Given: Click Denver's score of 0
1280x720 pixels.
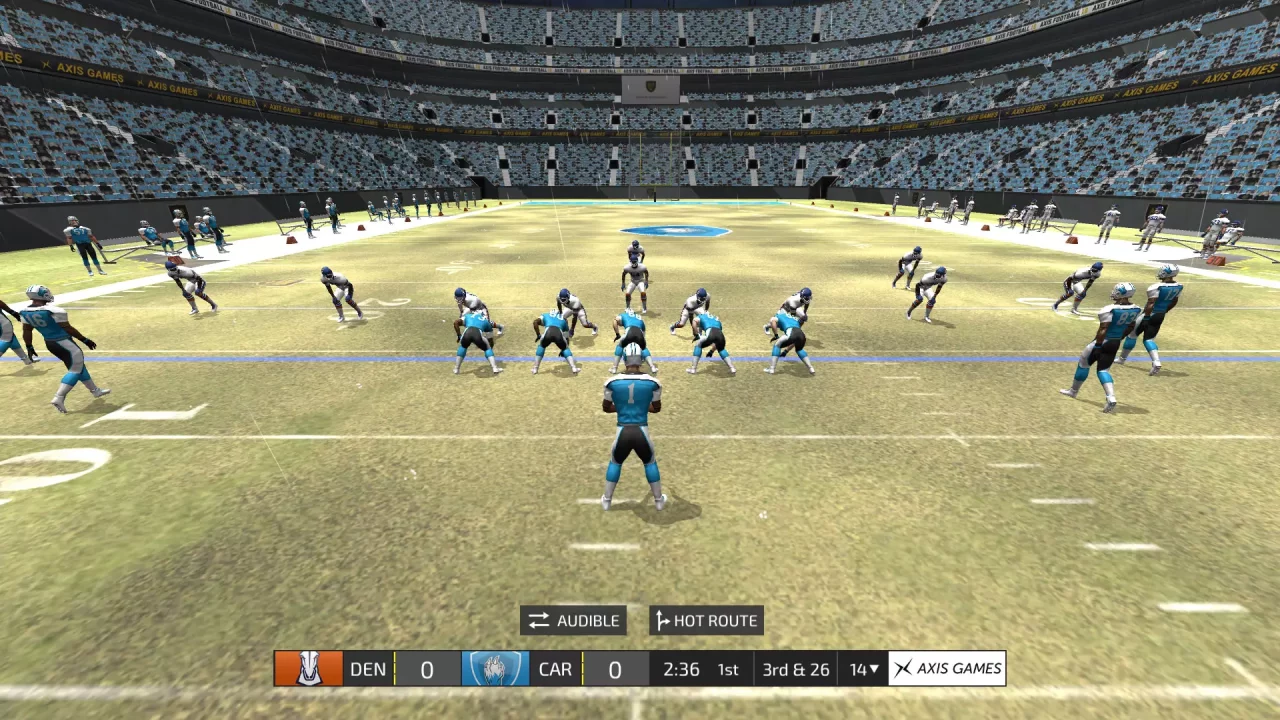Looking at the screenshot, I should (x=426, y=669).
